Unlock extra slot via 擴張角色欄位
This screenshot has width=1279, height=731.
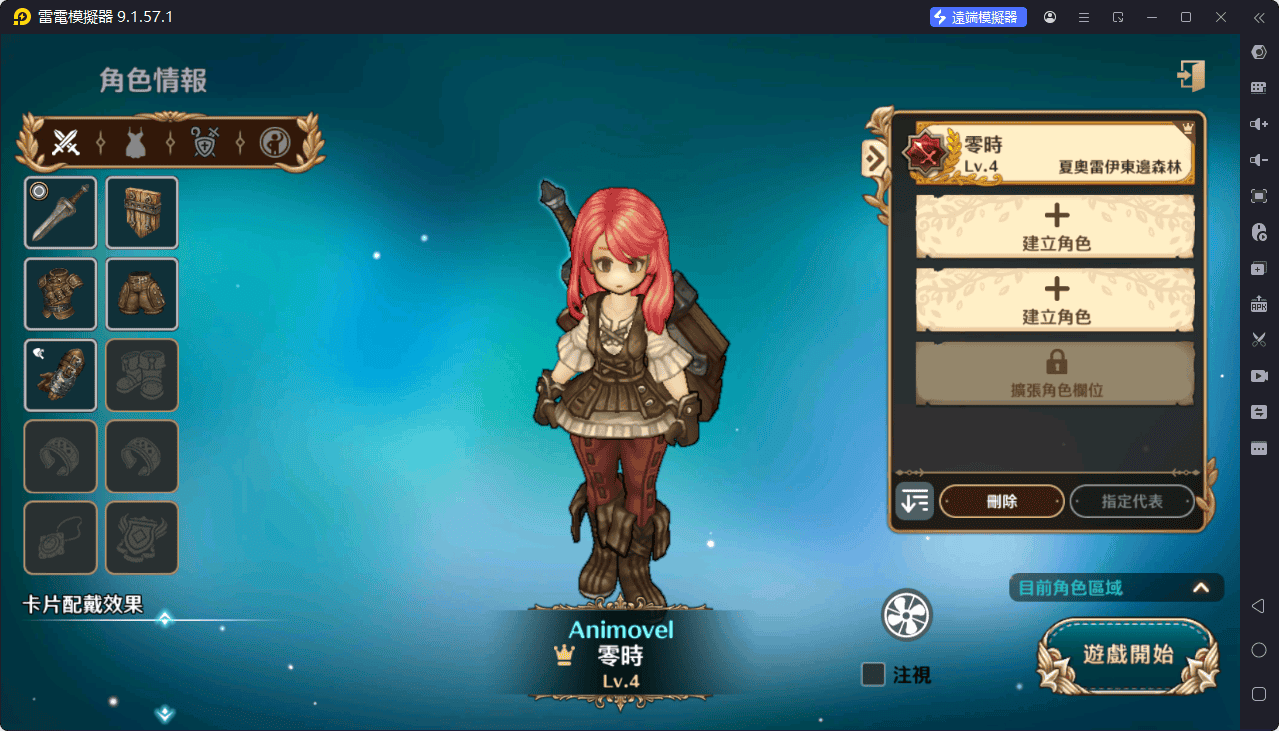tap(1055, 372)
